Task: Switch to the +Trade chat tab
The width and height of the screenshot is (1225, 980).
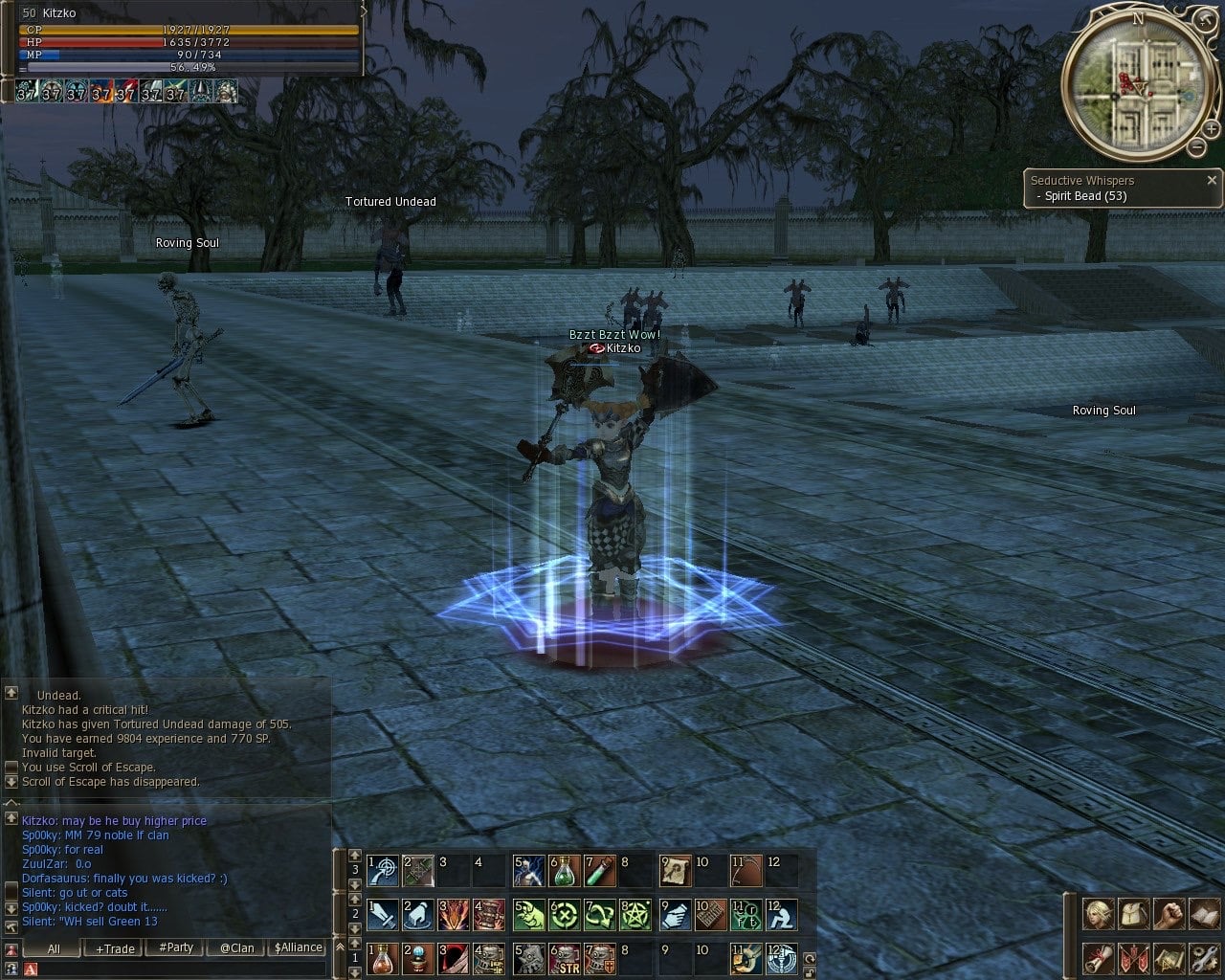Action: [x=115, y=948]
